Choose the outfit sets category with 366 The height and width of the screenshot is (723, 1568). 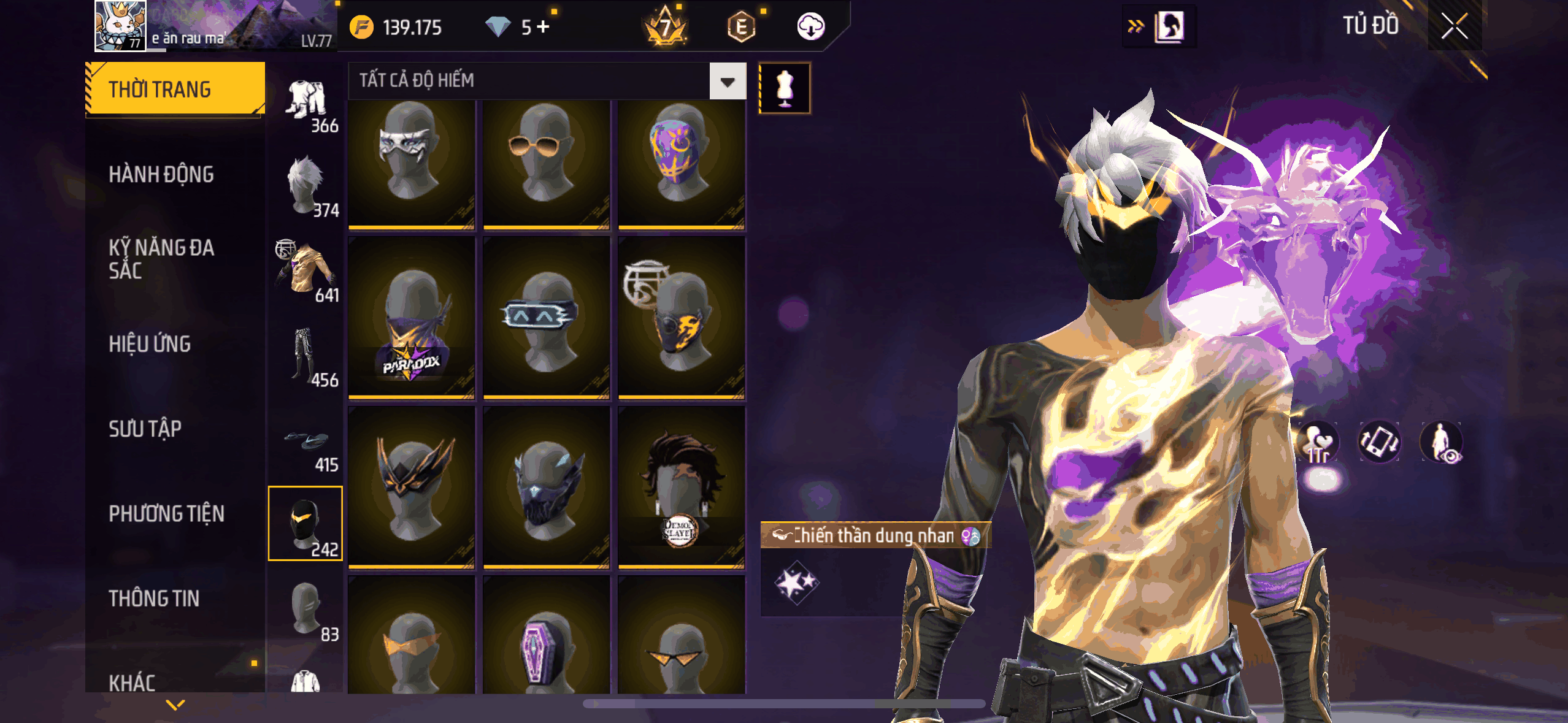click(308, 104)
